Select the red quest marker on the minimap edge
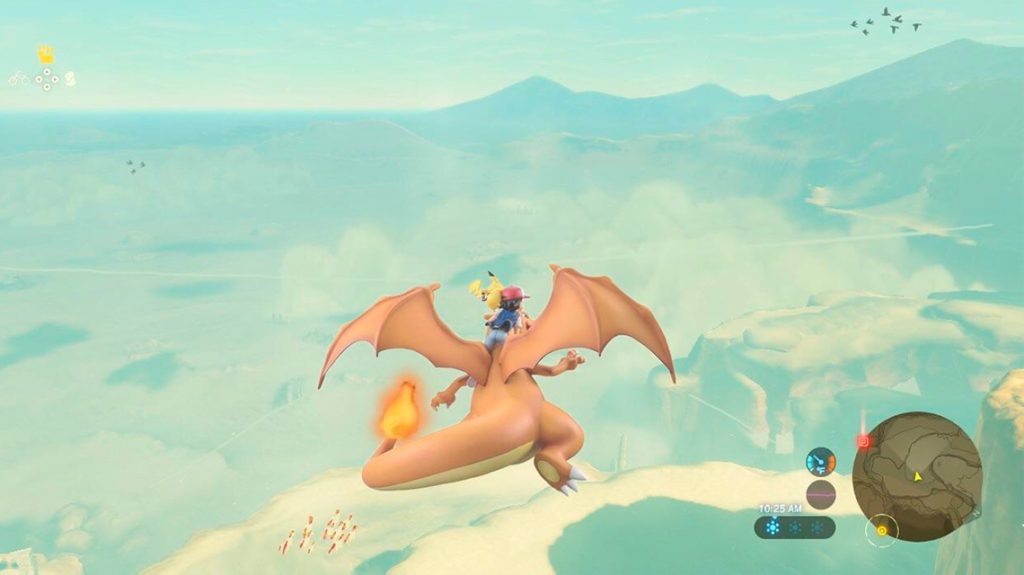Viewport: 1024px width, 575px height. (x=863, y=441)
